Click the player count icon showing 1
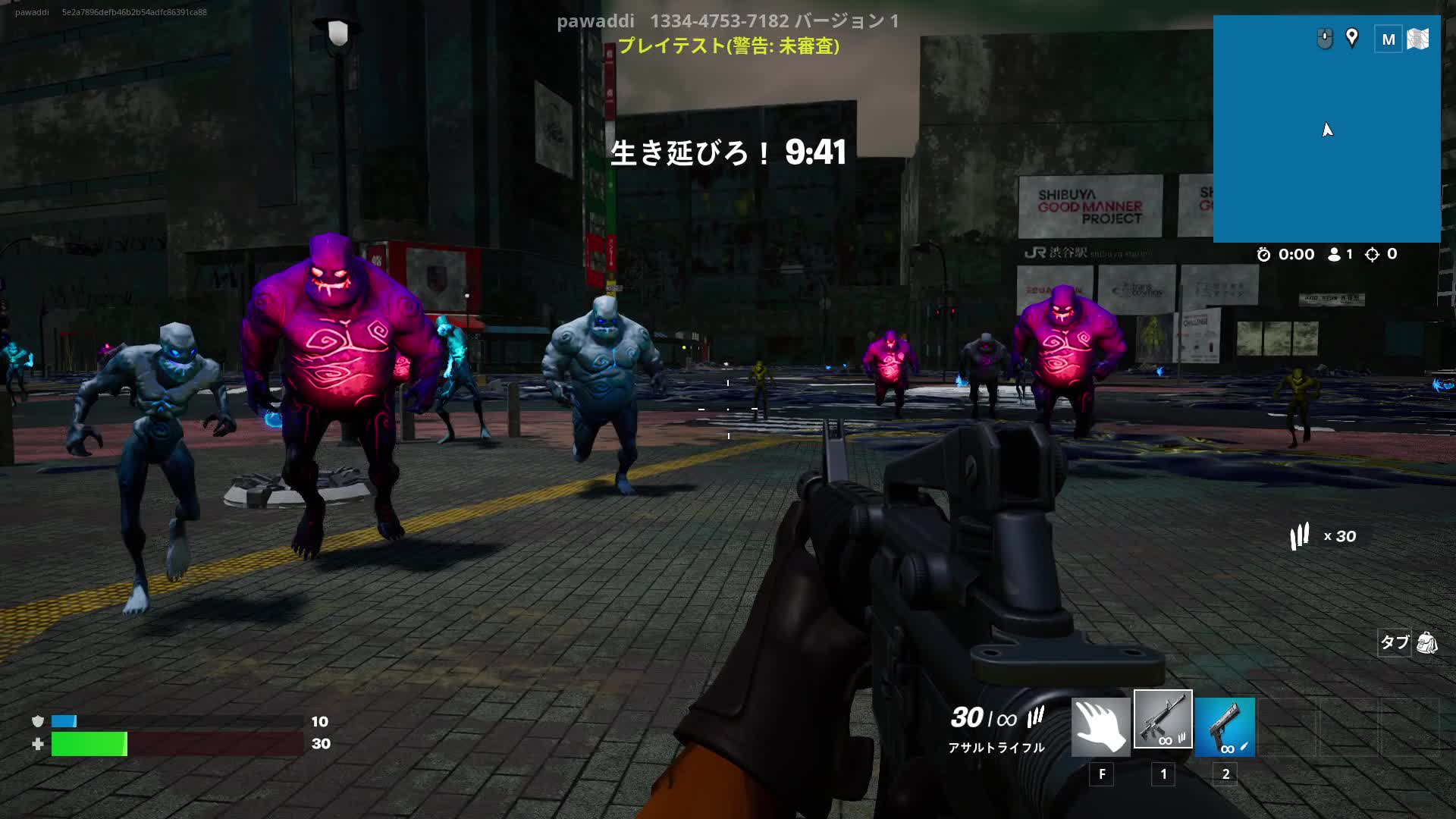Viewport: 1456px width, 819px height. 1333,254
